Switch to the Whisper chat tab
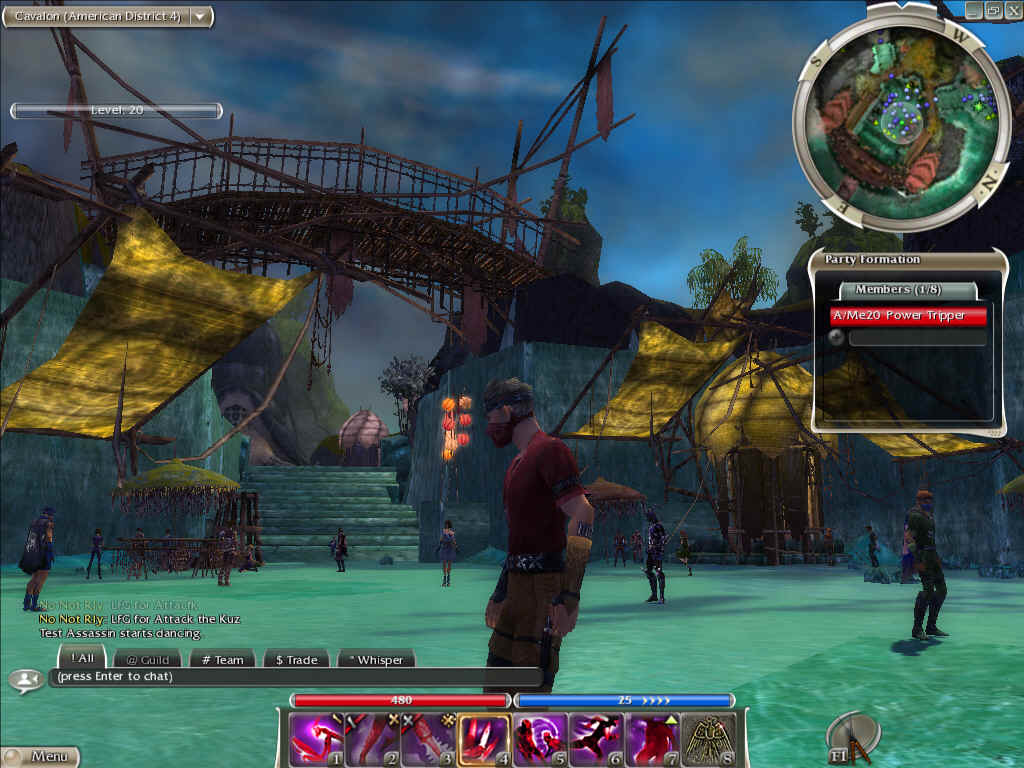 click(x=376, y=660)
